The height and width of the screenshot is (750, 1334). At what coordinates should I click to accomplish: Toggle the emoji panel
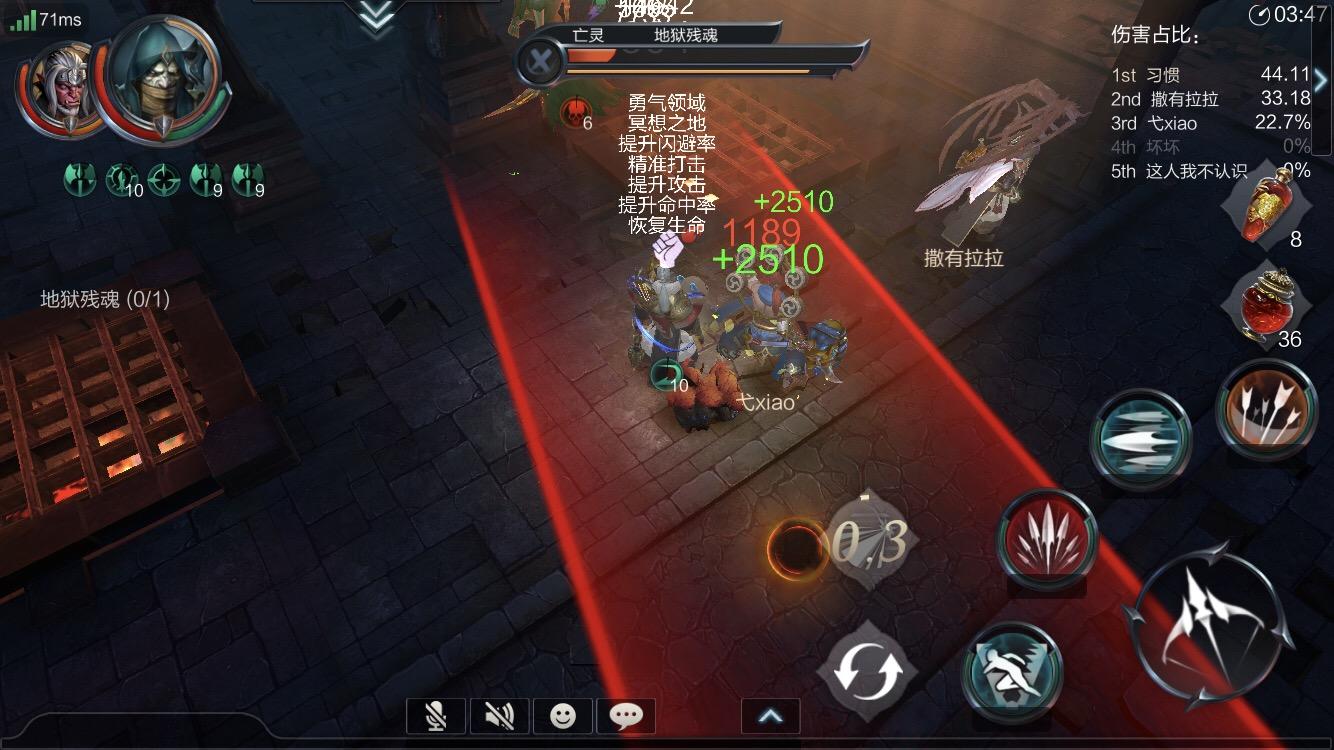(x=562, y=716)
